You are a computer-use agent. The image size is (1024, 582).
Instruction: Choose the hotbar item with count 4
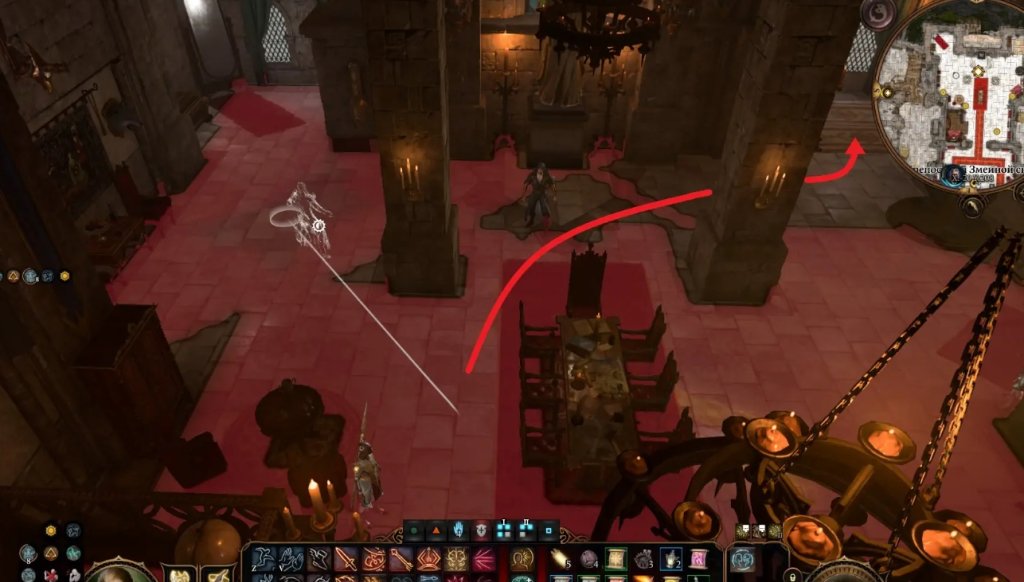pyautogui.click(x=588, y=559)
